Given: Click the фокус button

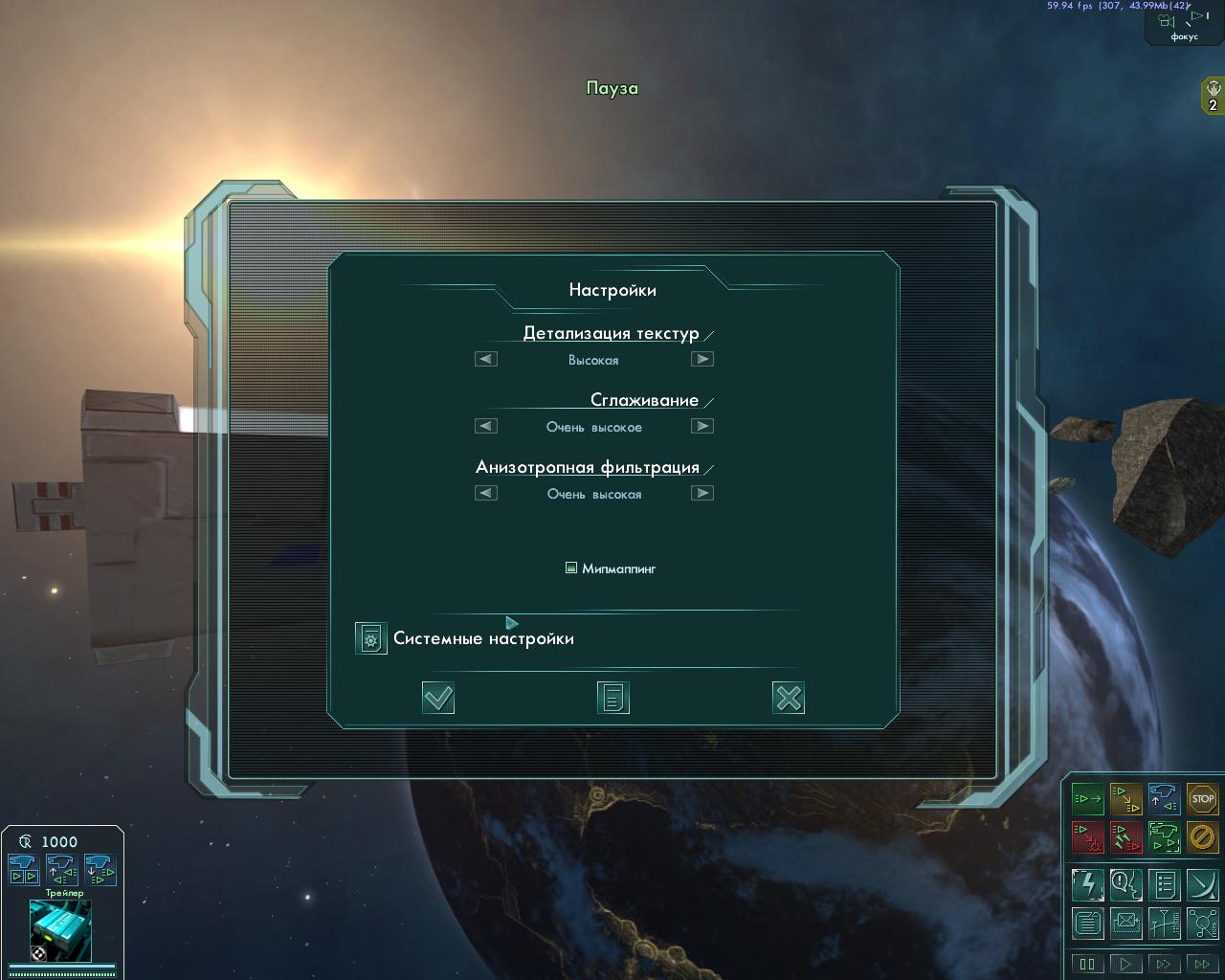Looking at the screenshot, I should coord(1184,25).
